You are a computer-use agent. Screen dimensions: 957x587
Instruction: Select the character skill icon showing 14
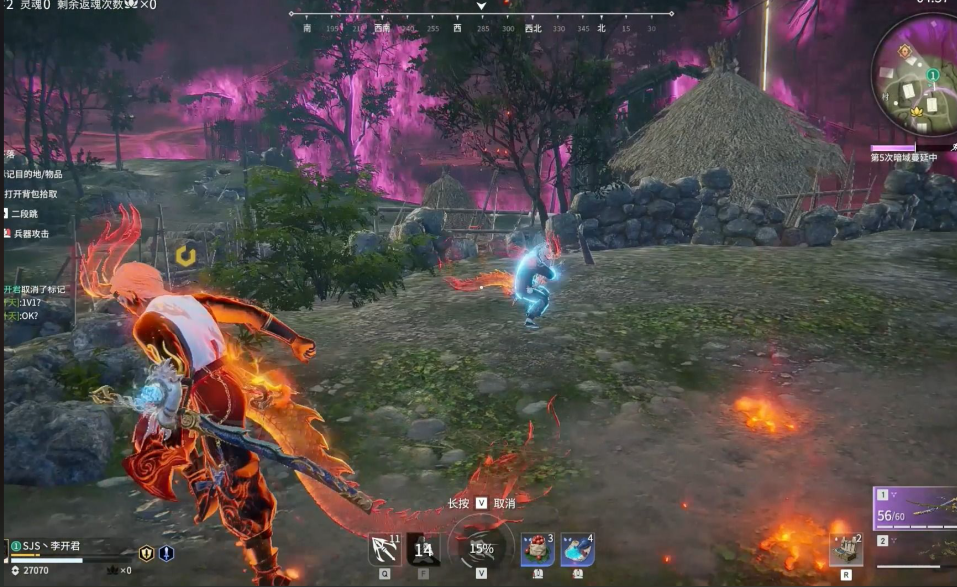(x=424, y=549)
